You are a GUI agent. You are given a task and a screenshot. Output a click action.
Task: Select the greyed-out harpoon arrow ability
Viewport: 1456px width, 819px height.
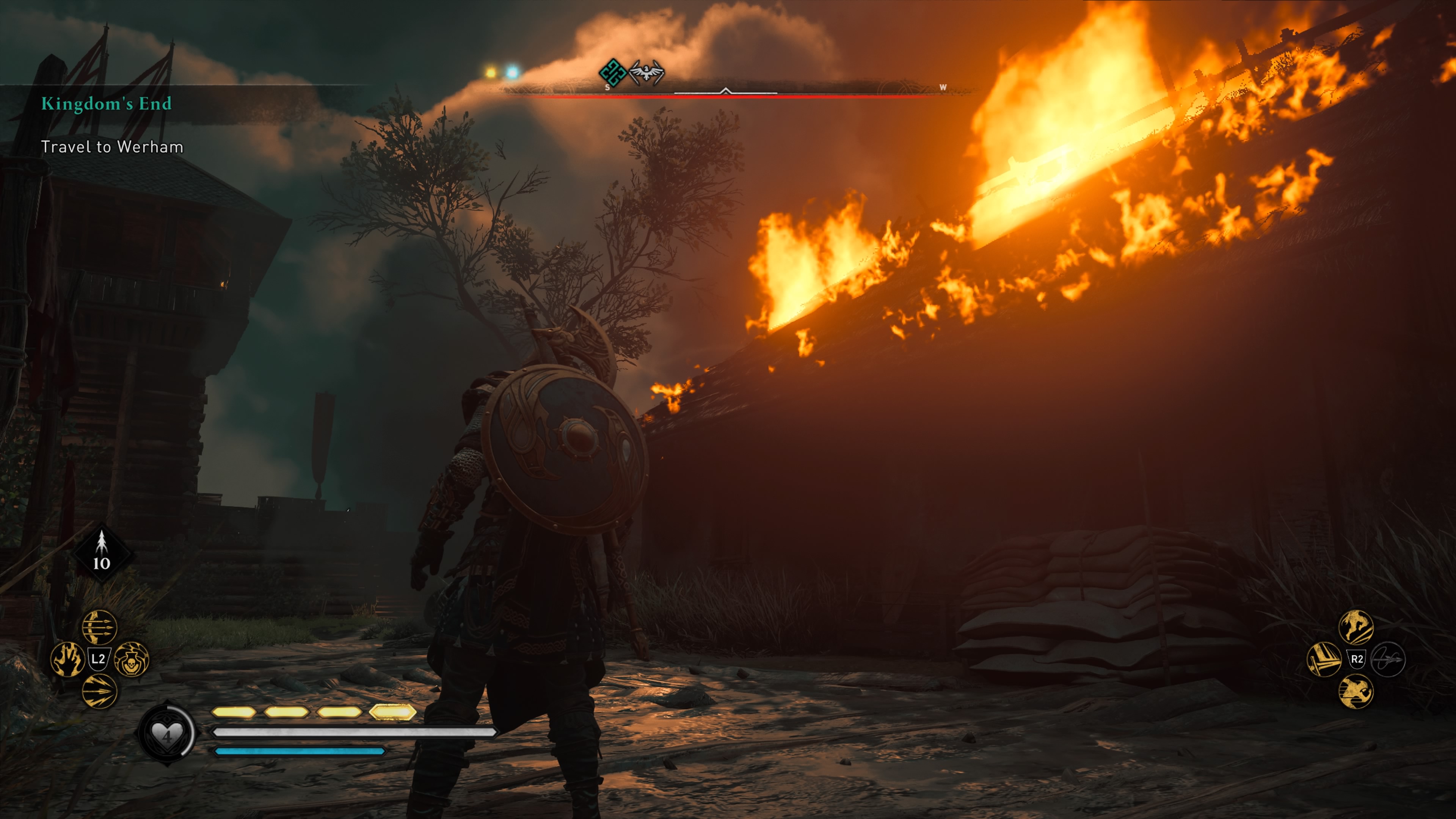pos(1388,659)
